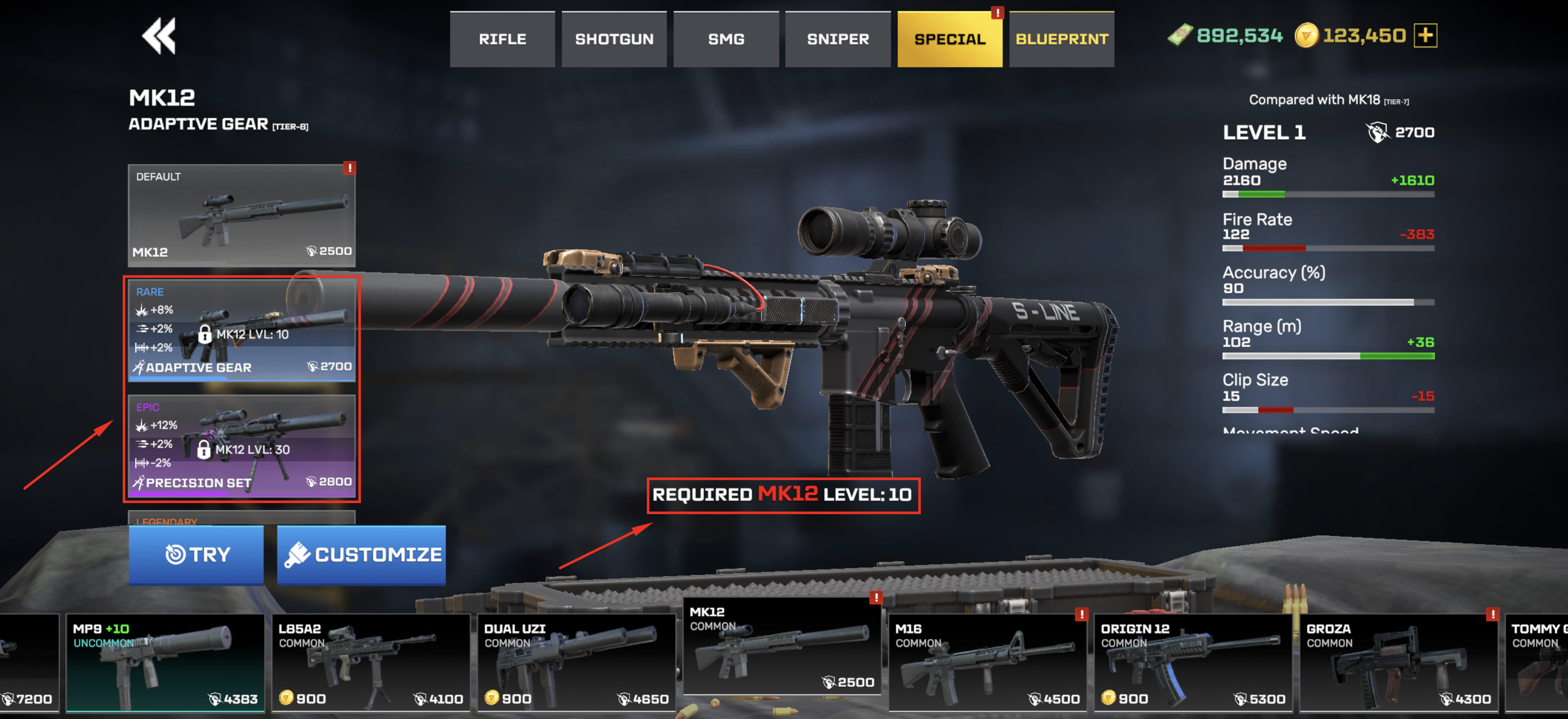Open the Shotgun category tab
Viewport: 1568px width, 719px height.
(x=614, y=39)
